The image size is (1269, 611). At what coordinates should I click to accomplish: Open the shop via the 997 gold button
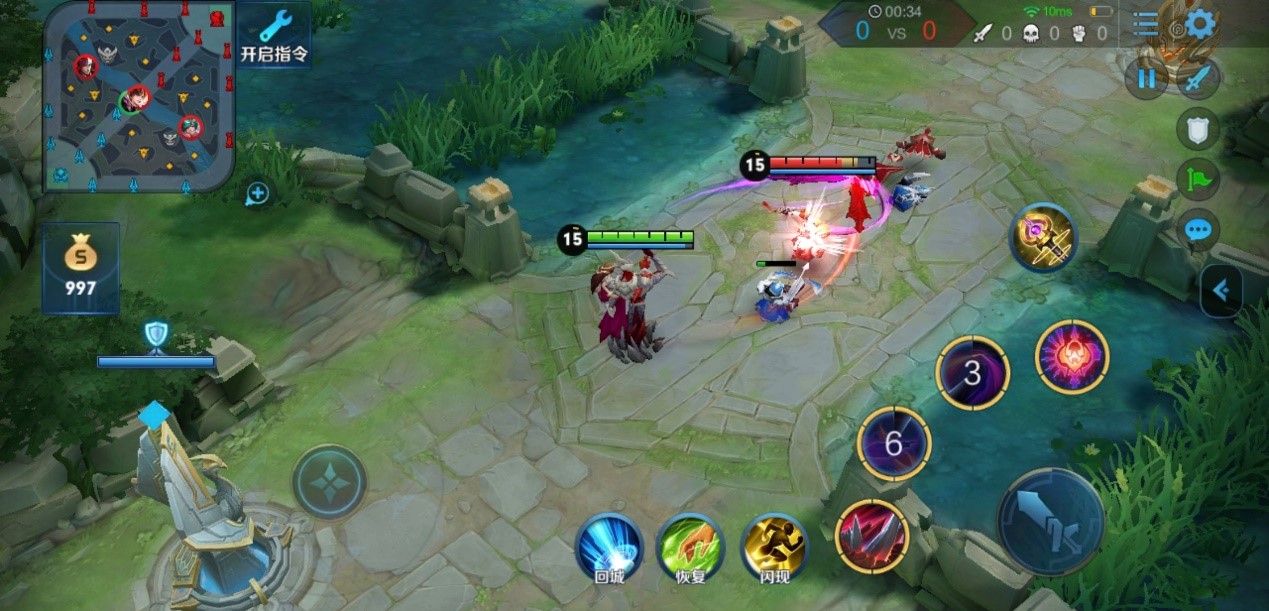coord(81,268)
